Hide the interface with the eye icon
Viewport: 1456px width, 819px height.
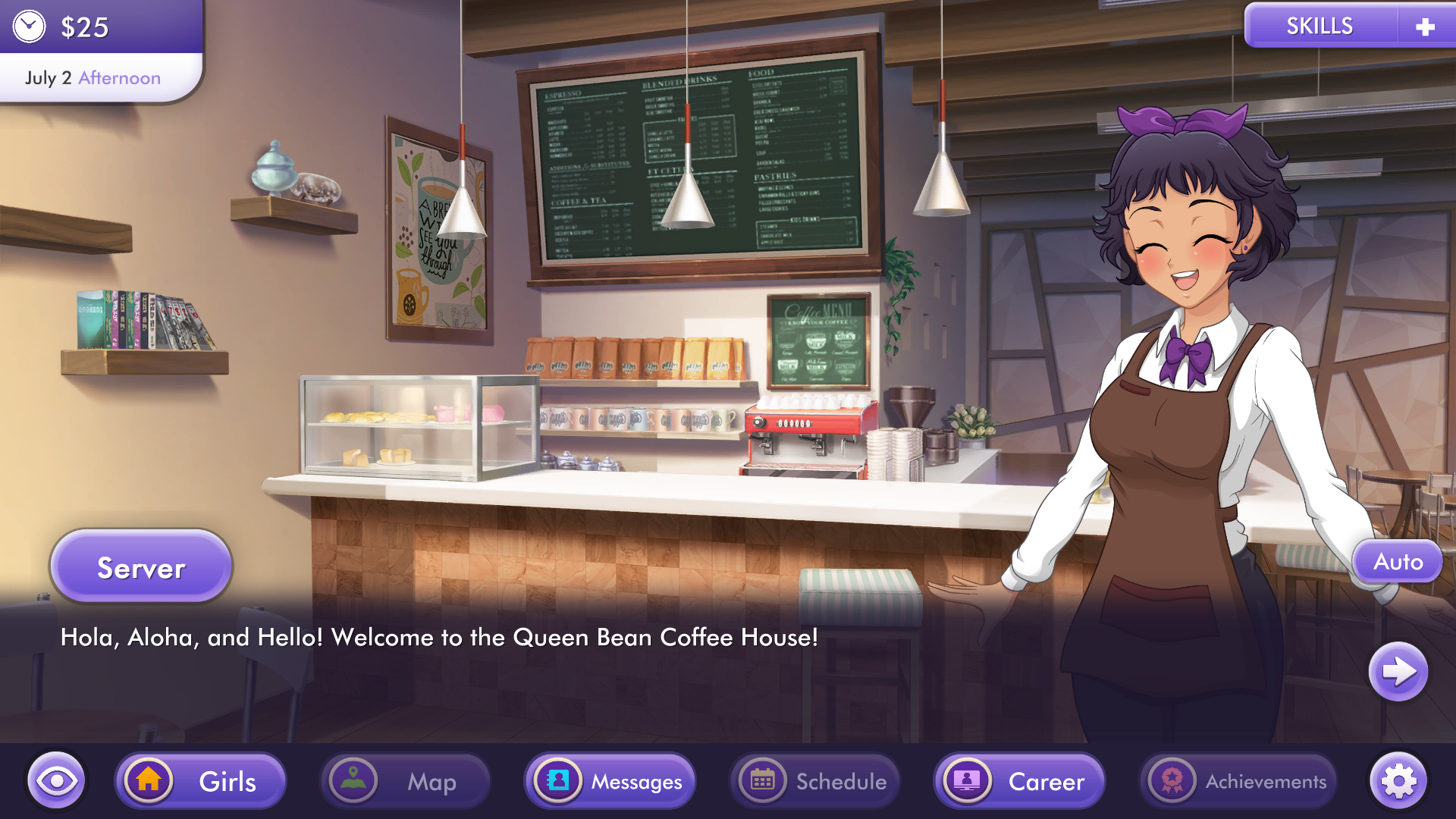tap(56, 781)
